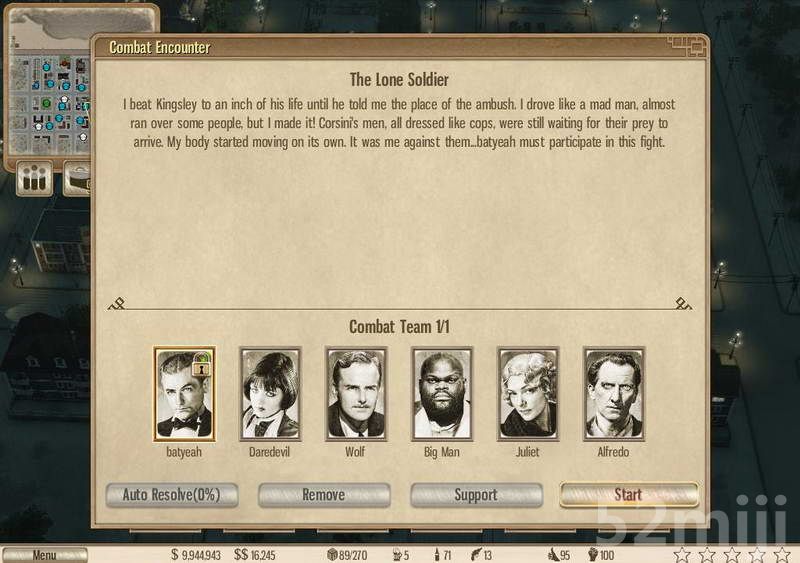
Task: Open the three-figures gang icon below the minimap
Action: click(x=36, y=179)
